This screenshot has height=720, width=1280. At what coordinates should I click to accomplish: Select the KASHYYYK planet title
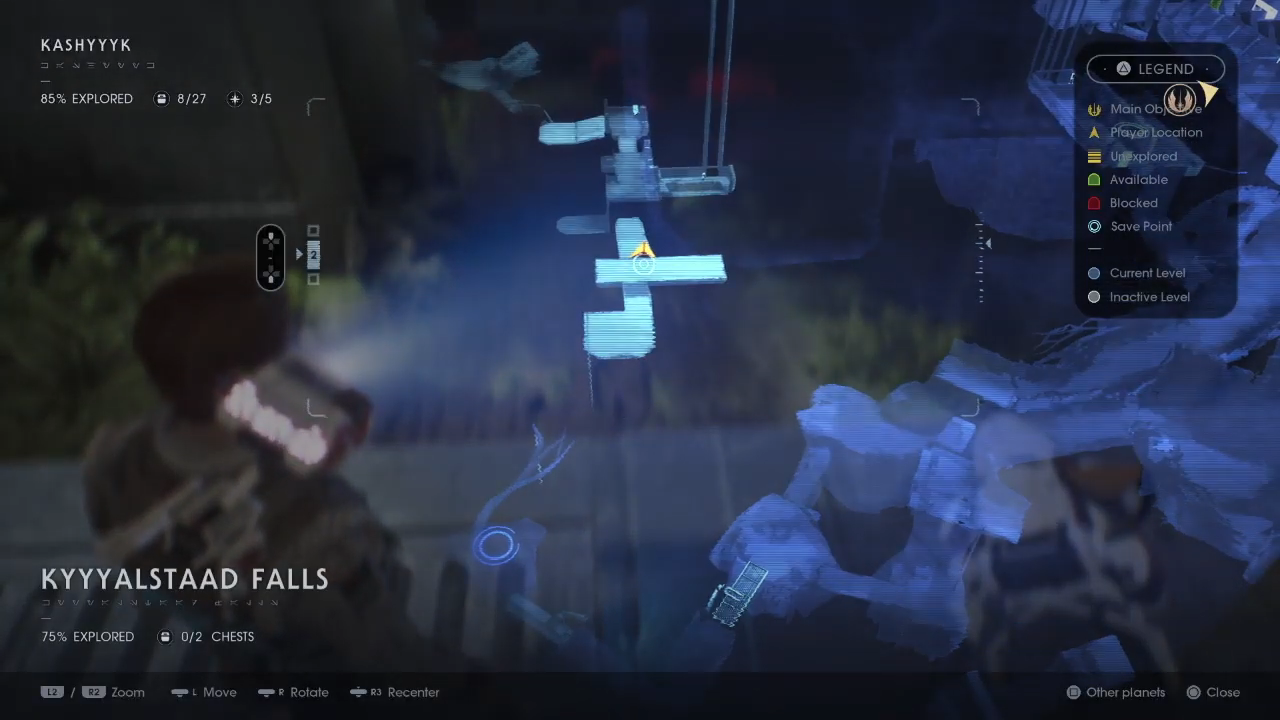pyautogui.click(x=86, y=45)
